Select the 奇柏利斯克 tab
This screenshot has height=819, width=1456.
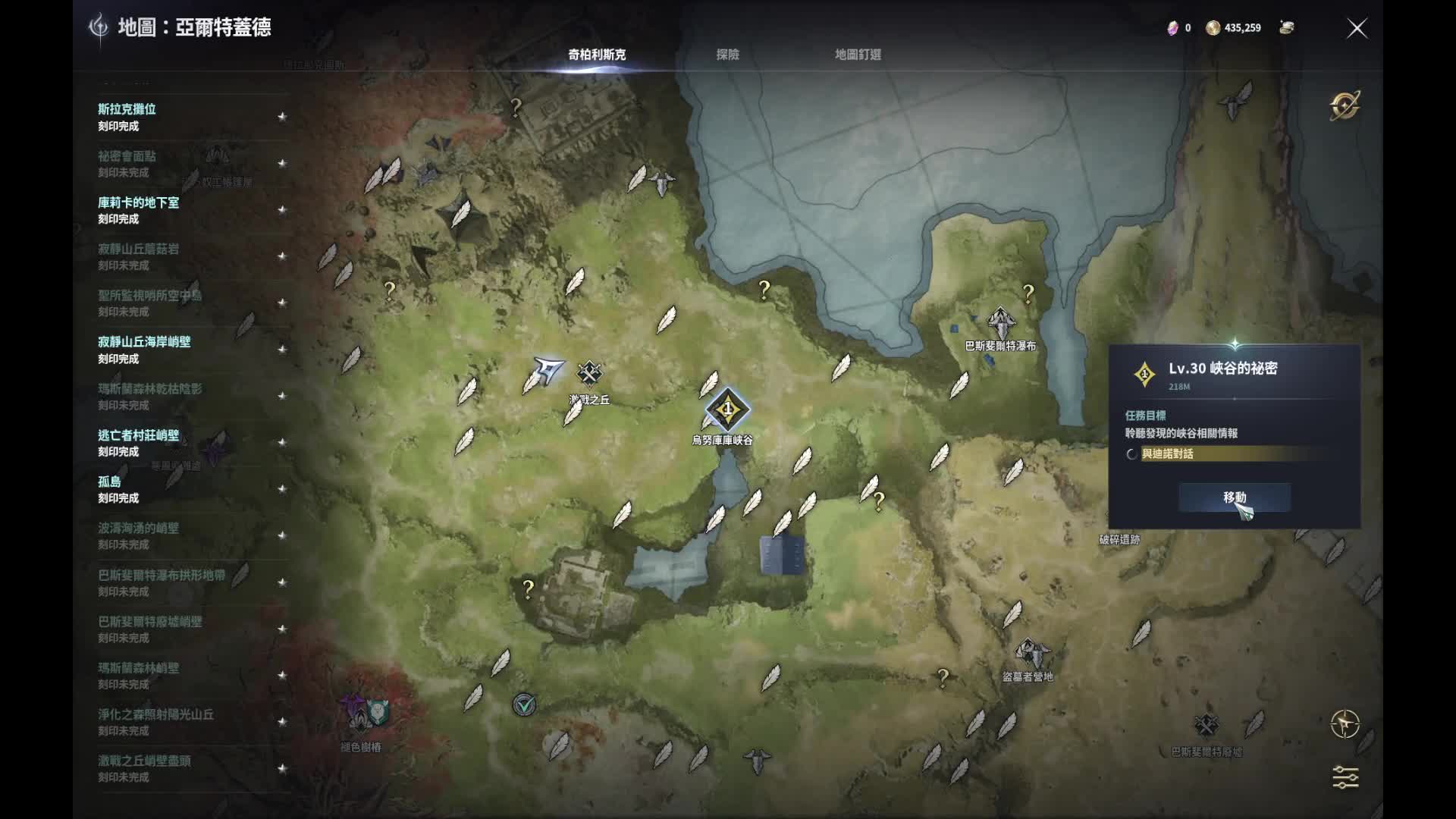tap(597, 55)
